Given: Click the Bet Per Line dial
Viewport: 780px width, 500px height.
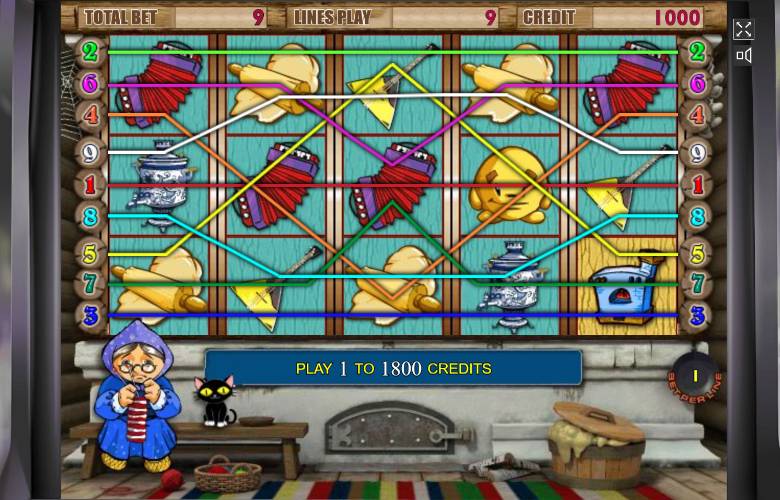Looking at the screenshot, I should [x=694, y=378].
